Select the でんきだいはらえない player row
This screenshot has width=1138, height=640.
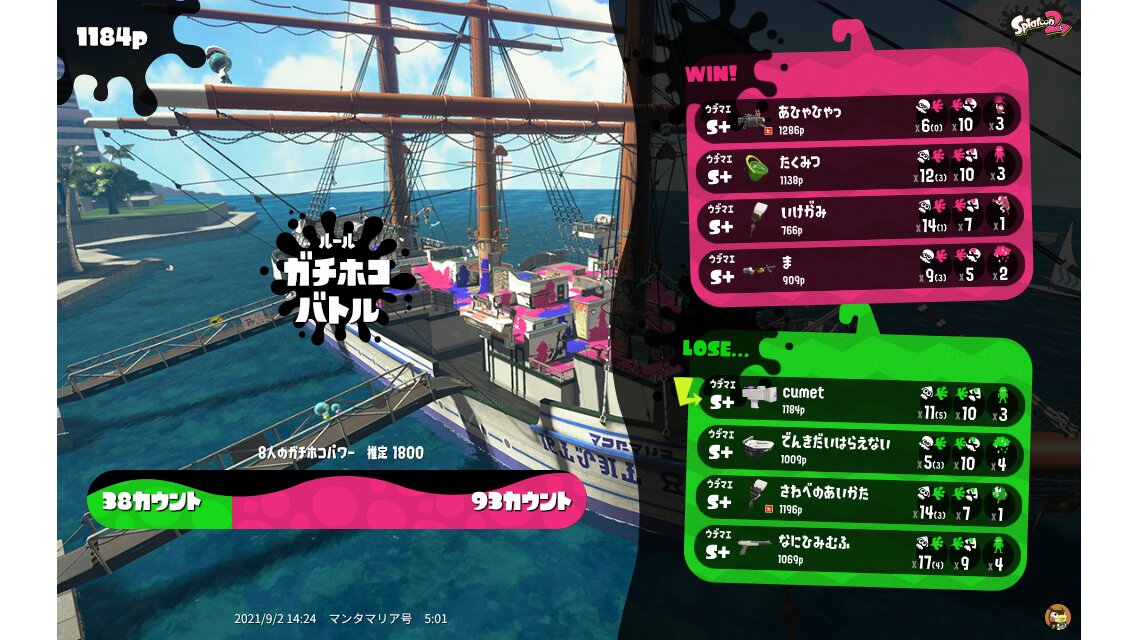click(859, 451)
